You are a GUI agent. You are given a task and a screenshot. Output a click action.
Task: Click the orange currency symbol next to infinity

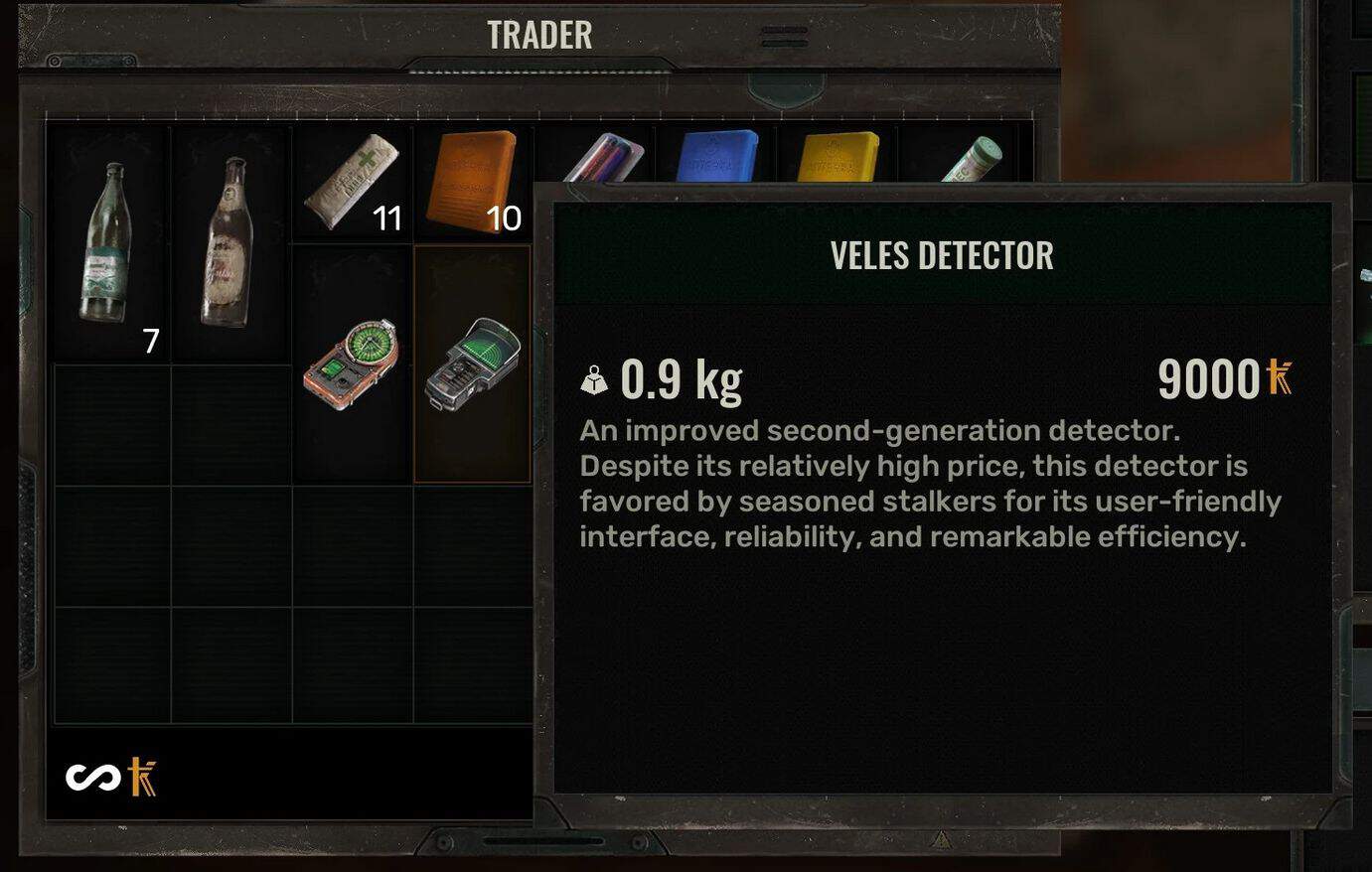[x=142, y=777]
